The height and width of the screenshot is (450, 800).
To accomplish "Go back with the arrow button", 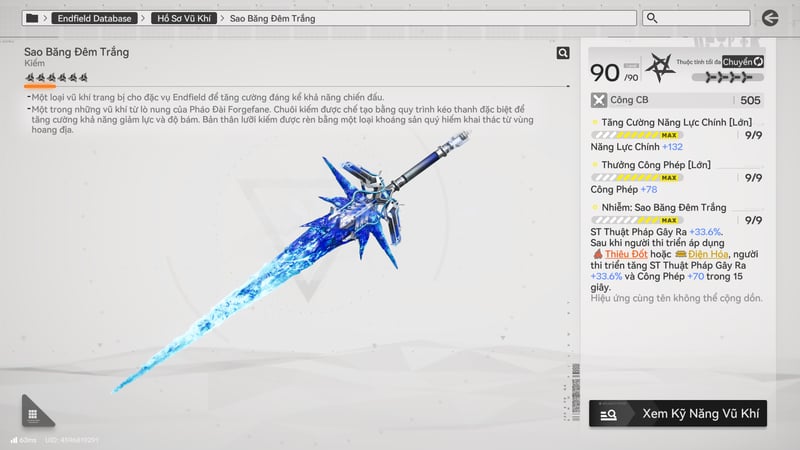I will [x=769, y=18].
